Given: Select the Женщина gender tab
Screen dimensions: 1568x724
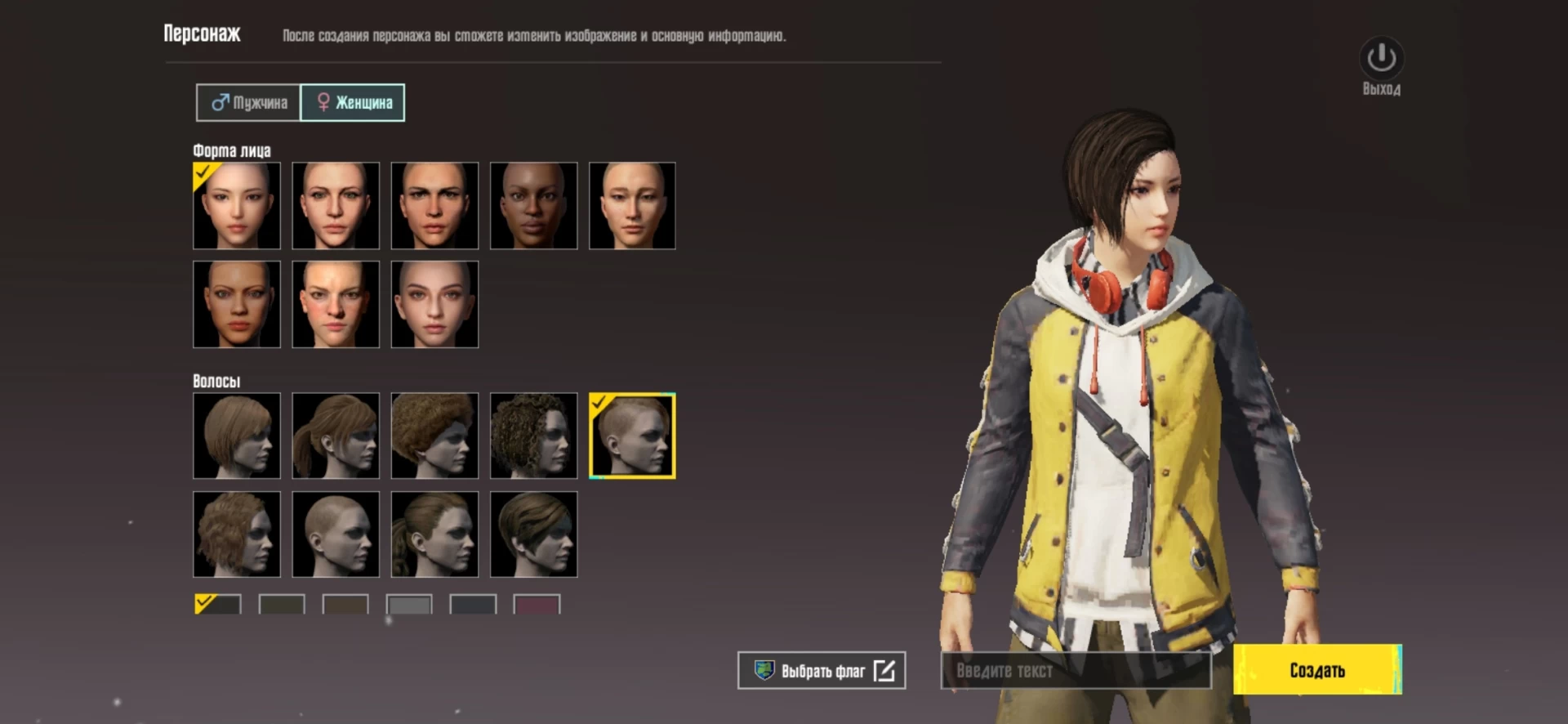Looking at the screenshot, I should point(353,103).
